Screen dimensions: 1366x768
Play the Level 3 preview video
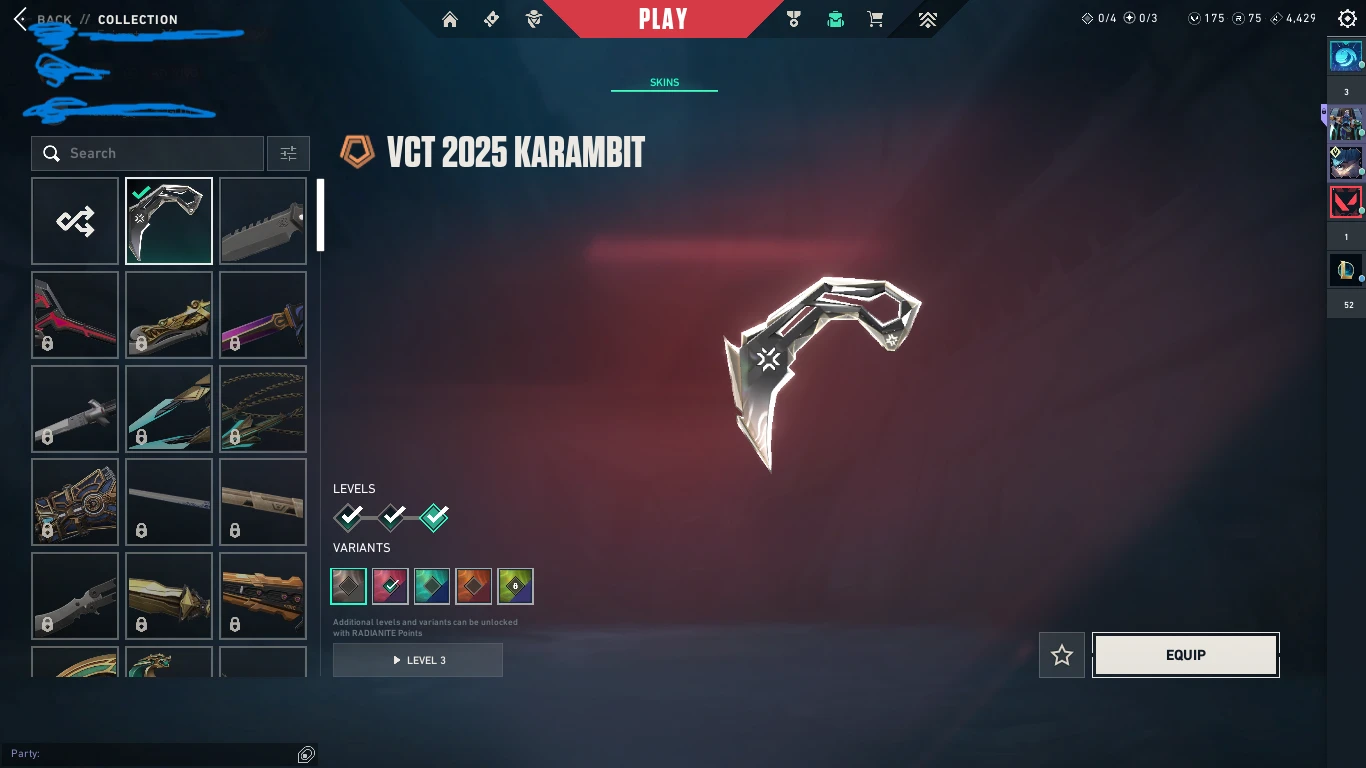(418, 660)
